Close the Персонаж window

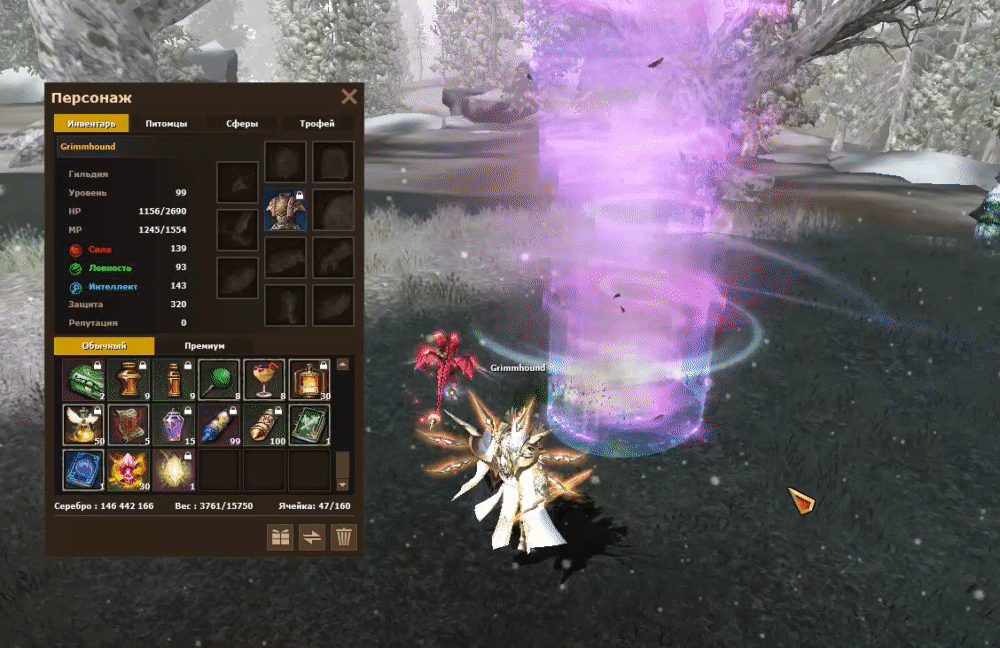click(x=349, y=97)
